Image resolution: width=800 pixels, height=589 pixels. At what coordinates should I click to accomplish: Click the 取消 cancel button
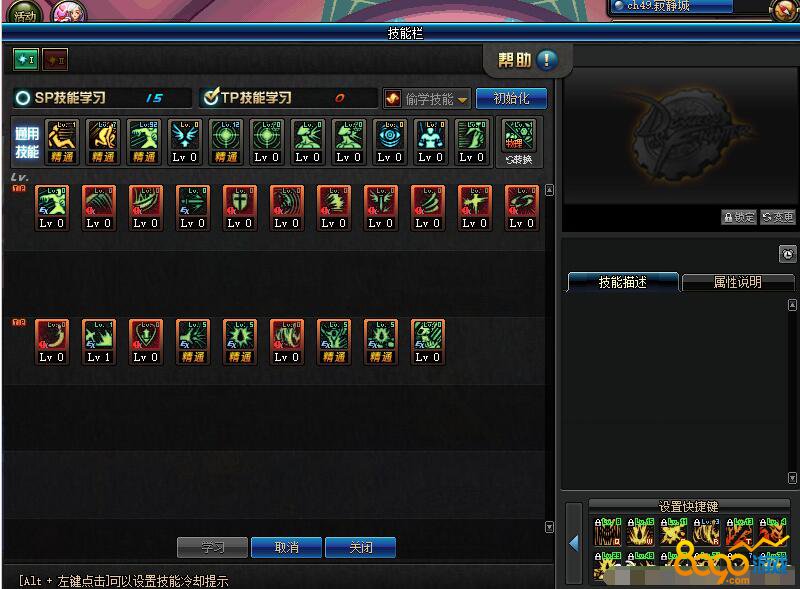[x=286, y=548]
